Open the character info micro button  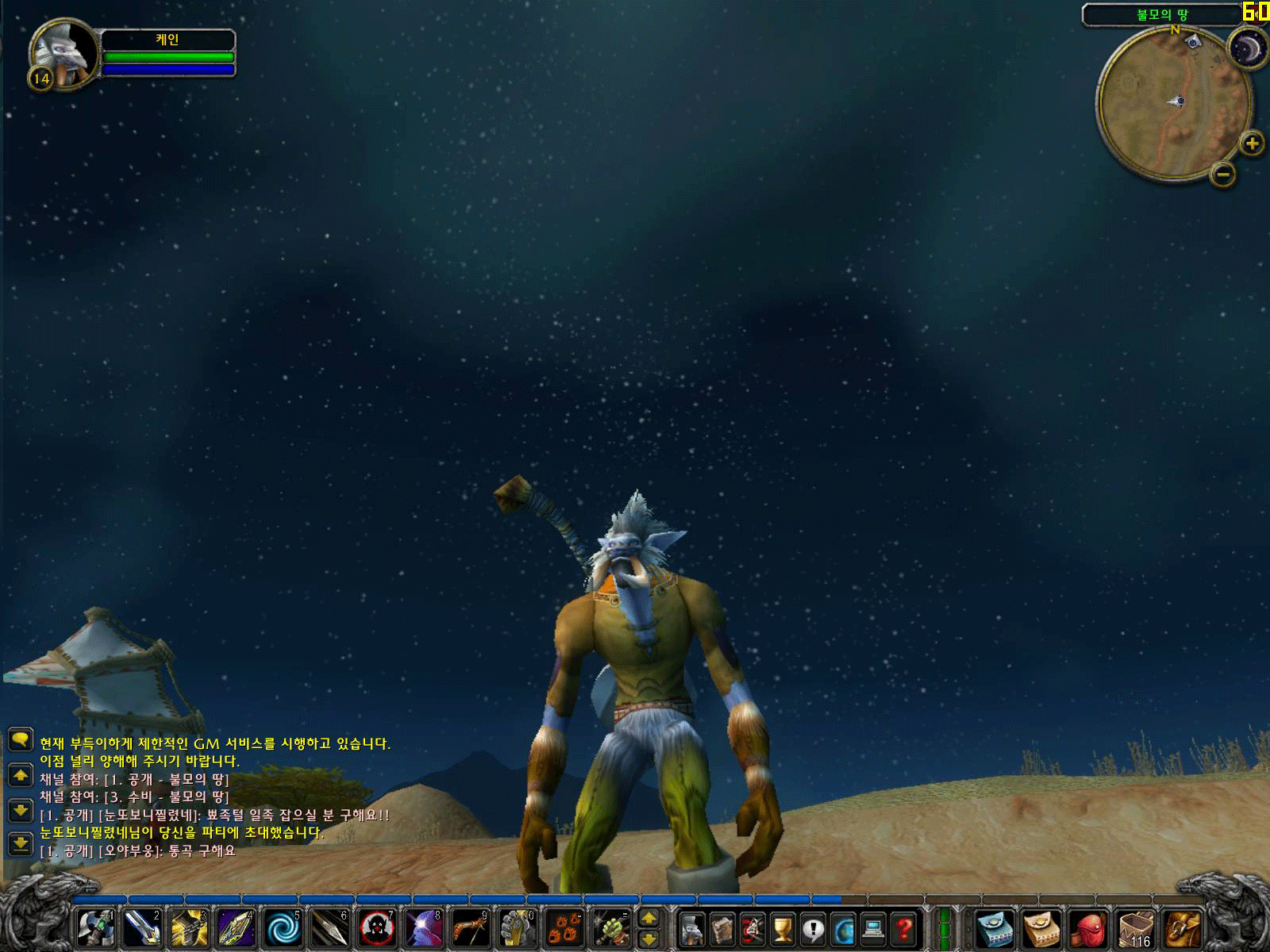tap(692, 928)
